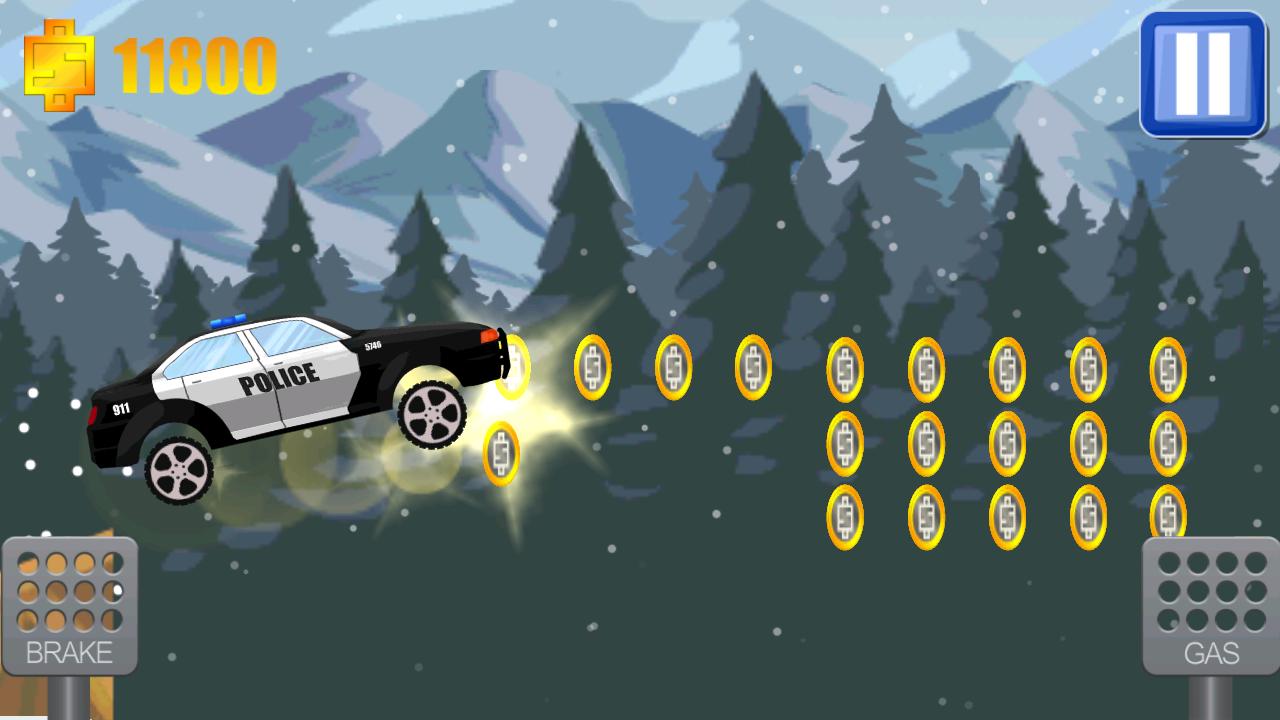Viewport: 1280px width, 720px height.
Task: Tap the lowest coin in the bottom coin row
Action: click(x=1005, y=515)
